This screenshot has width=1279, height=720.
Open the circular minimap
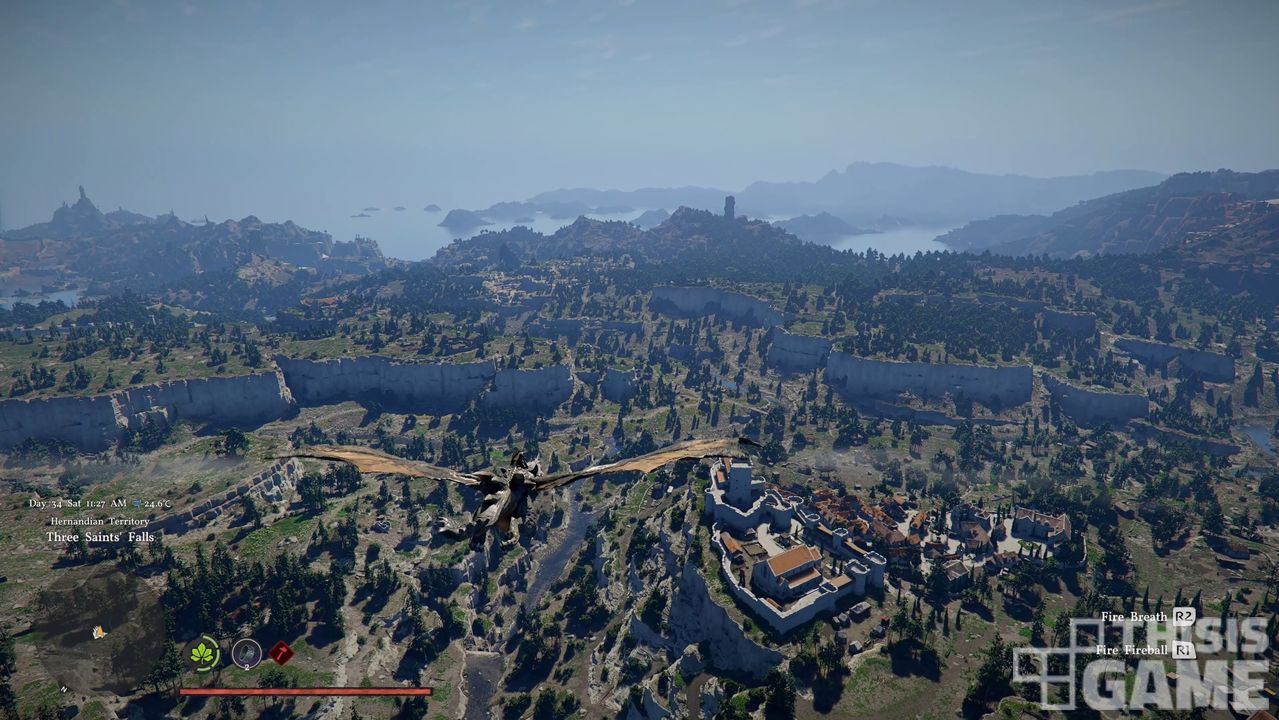[97, 631]
